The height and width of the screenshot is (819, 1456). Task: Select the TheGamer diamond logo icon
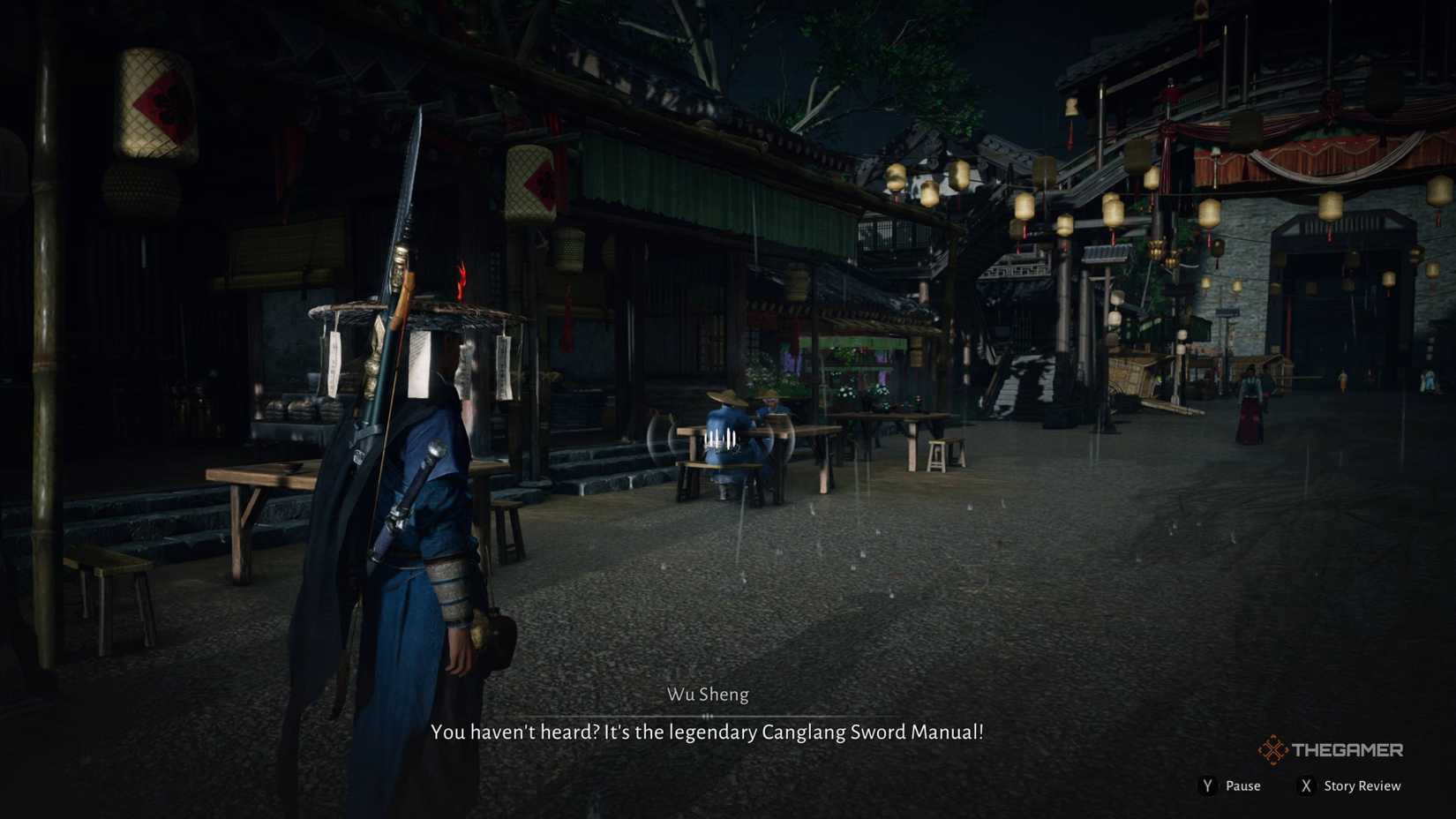1274,749
